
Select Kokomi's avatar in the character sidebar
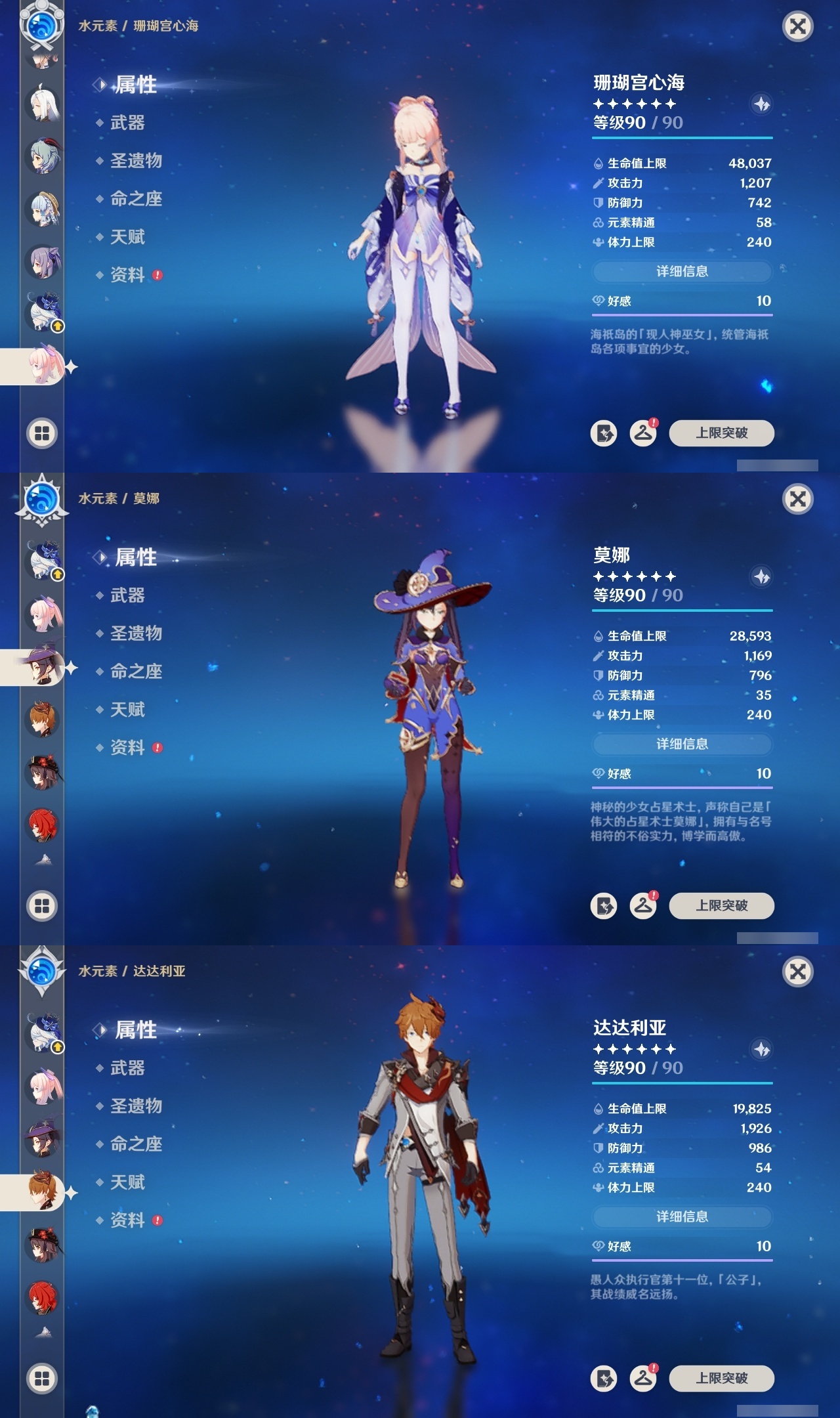tap(43, 368)
